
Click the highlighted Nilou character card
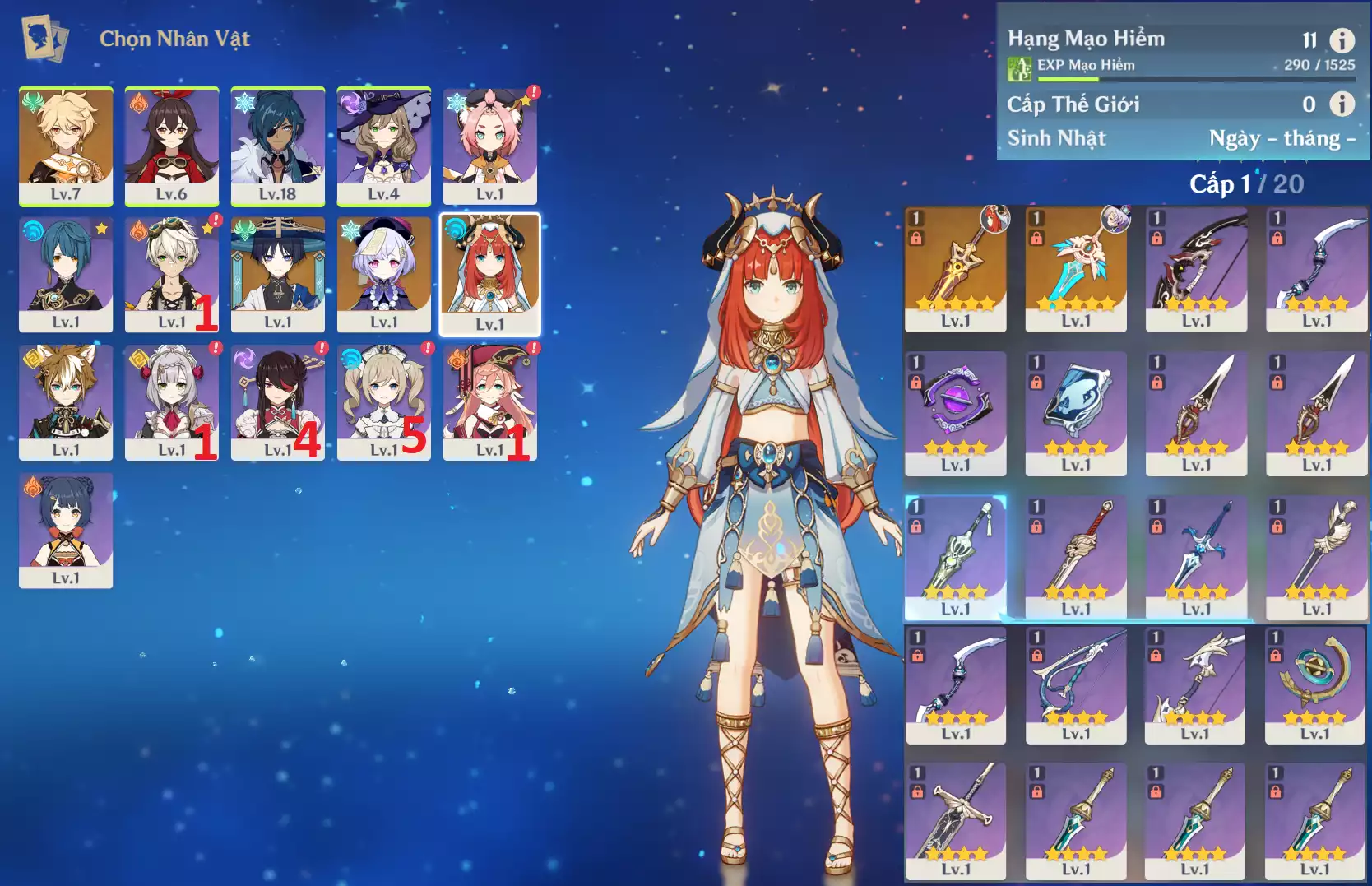[490, 274]
